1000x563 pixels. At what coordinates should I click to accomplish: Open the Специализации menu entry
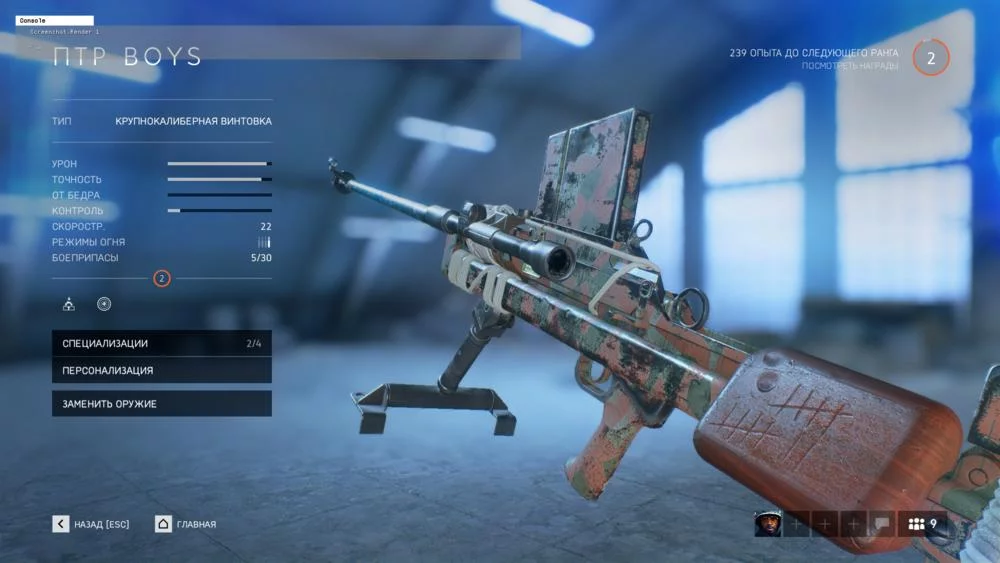pyautogui.click(x=161, y=343)
